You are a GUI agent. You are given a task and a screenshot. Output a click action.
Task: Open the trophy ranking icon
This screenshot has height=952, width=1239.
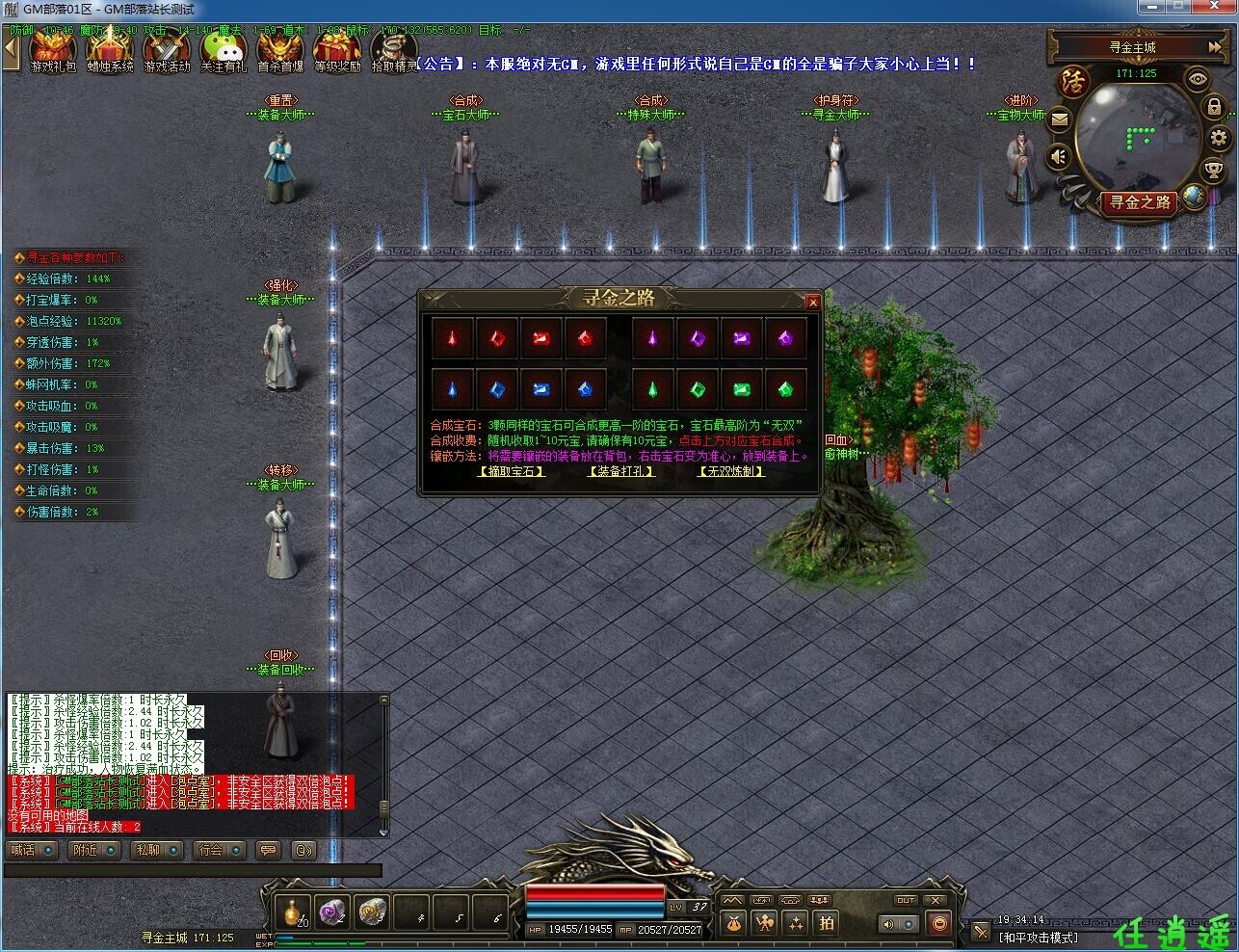click(1214, 171)
